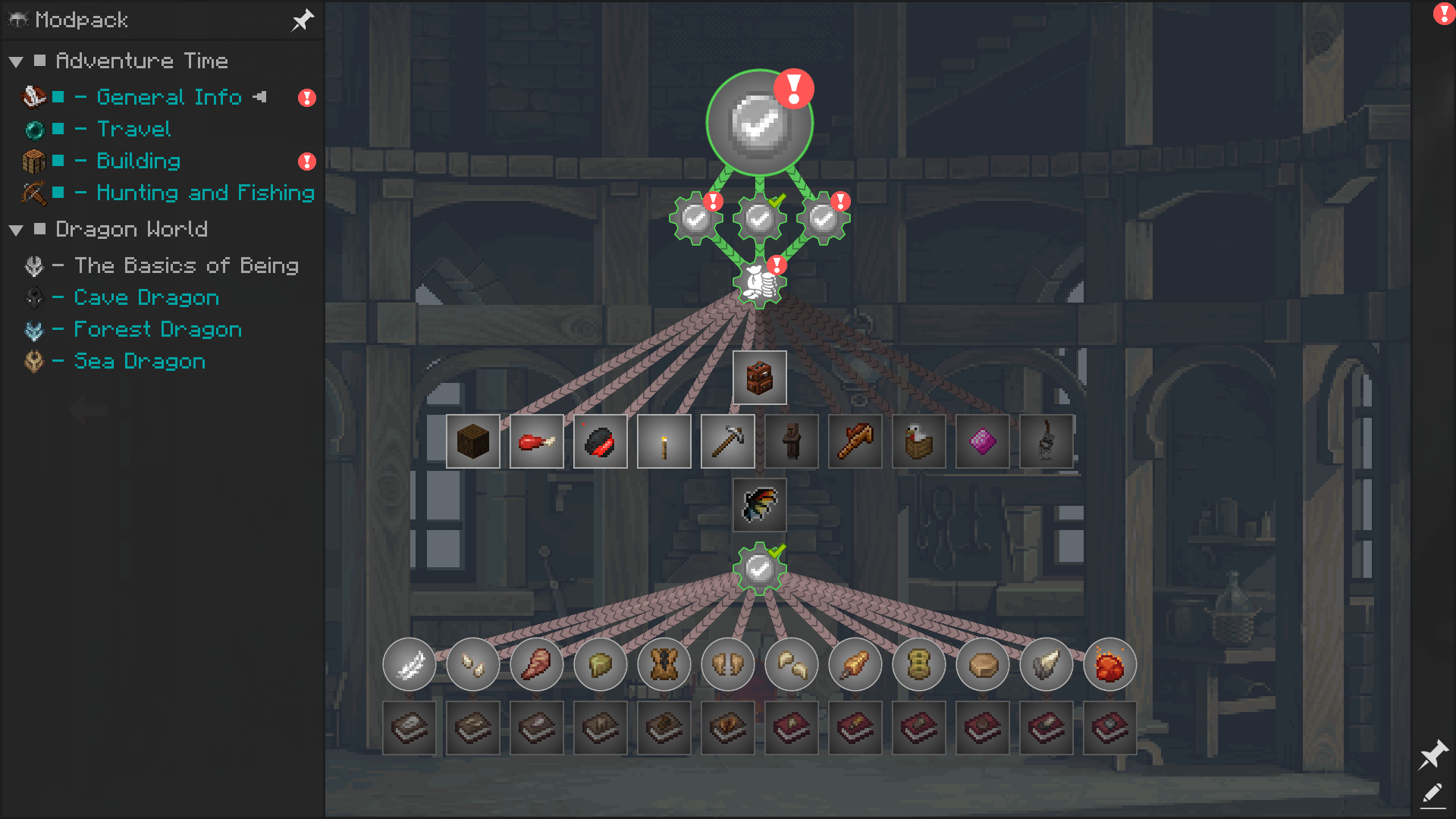This screenshot has width=1456, height=819.
Task: Open the feather quest circle
Action: coord(409,665)
